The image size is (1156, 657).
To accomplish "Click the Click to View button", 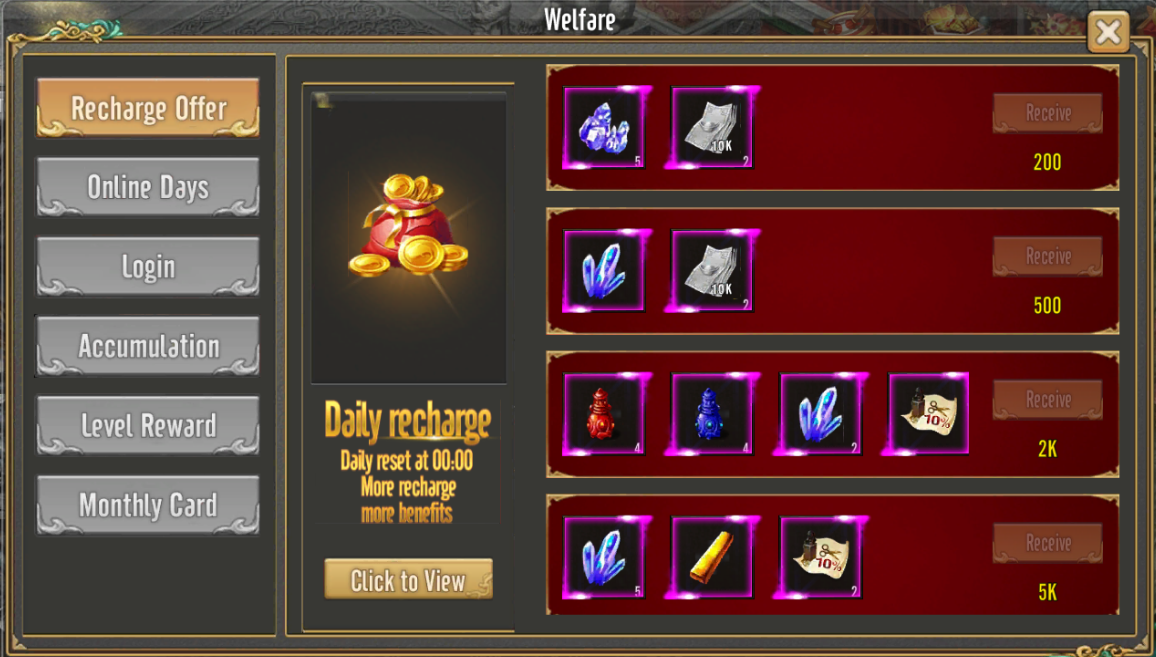I will pos(408,580).
